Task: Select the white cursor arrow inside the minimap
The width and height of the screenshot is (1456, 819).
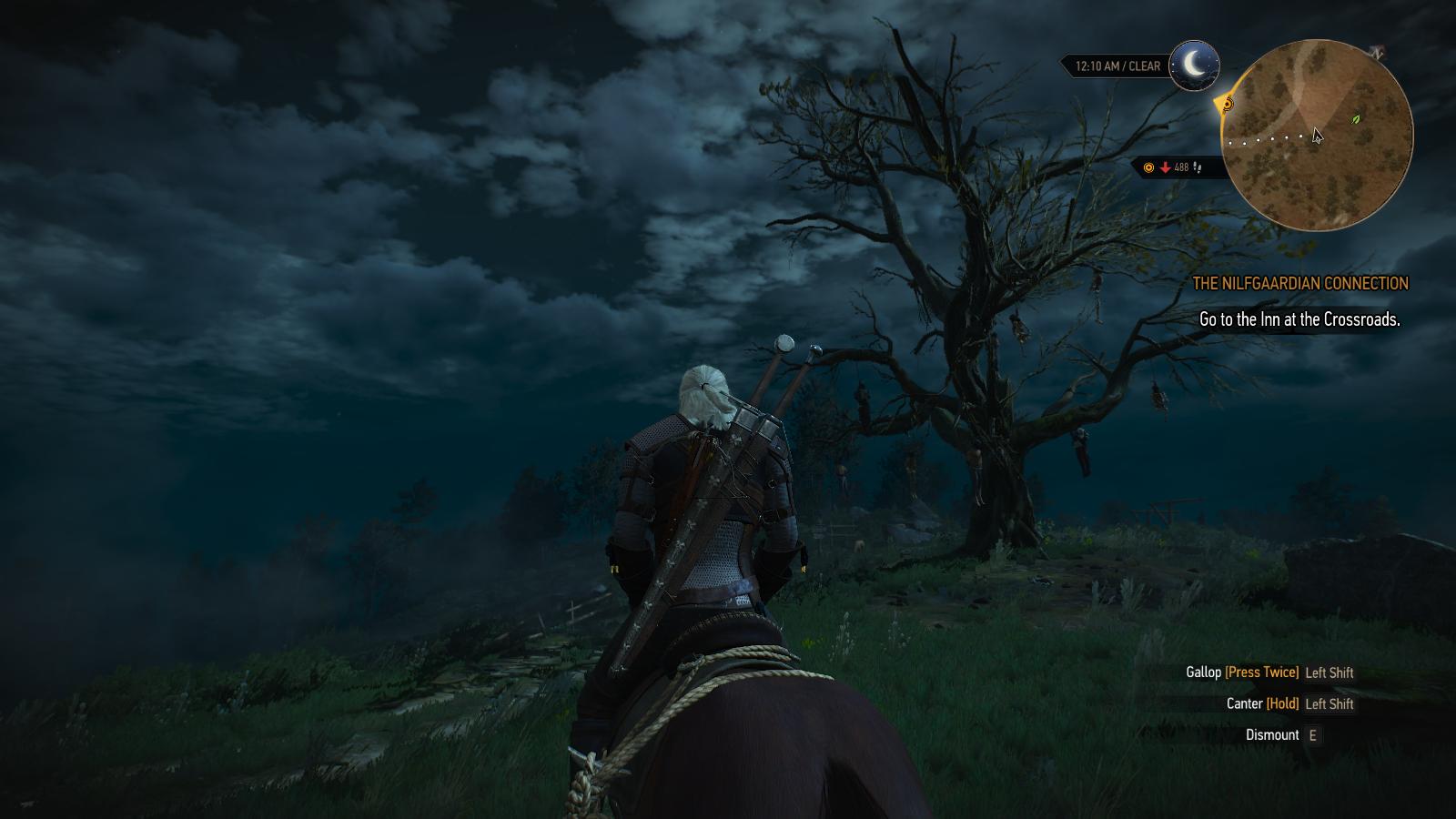Action: point(1318,136)
